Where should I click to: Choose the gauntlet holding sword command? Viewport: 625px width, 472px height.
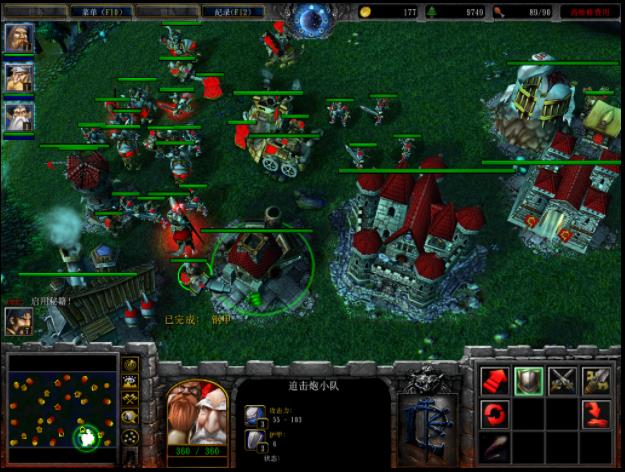(596, 380)
